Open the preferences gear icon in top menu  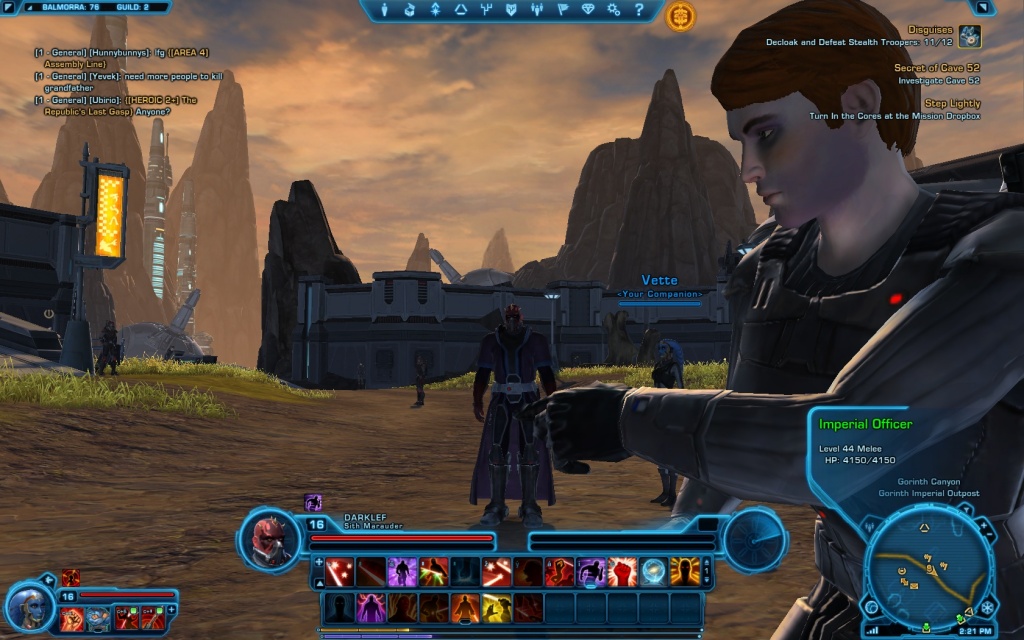(614, 10)
